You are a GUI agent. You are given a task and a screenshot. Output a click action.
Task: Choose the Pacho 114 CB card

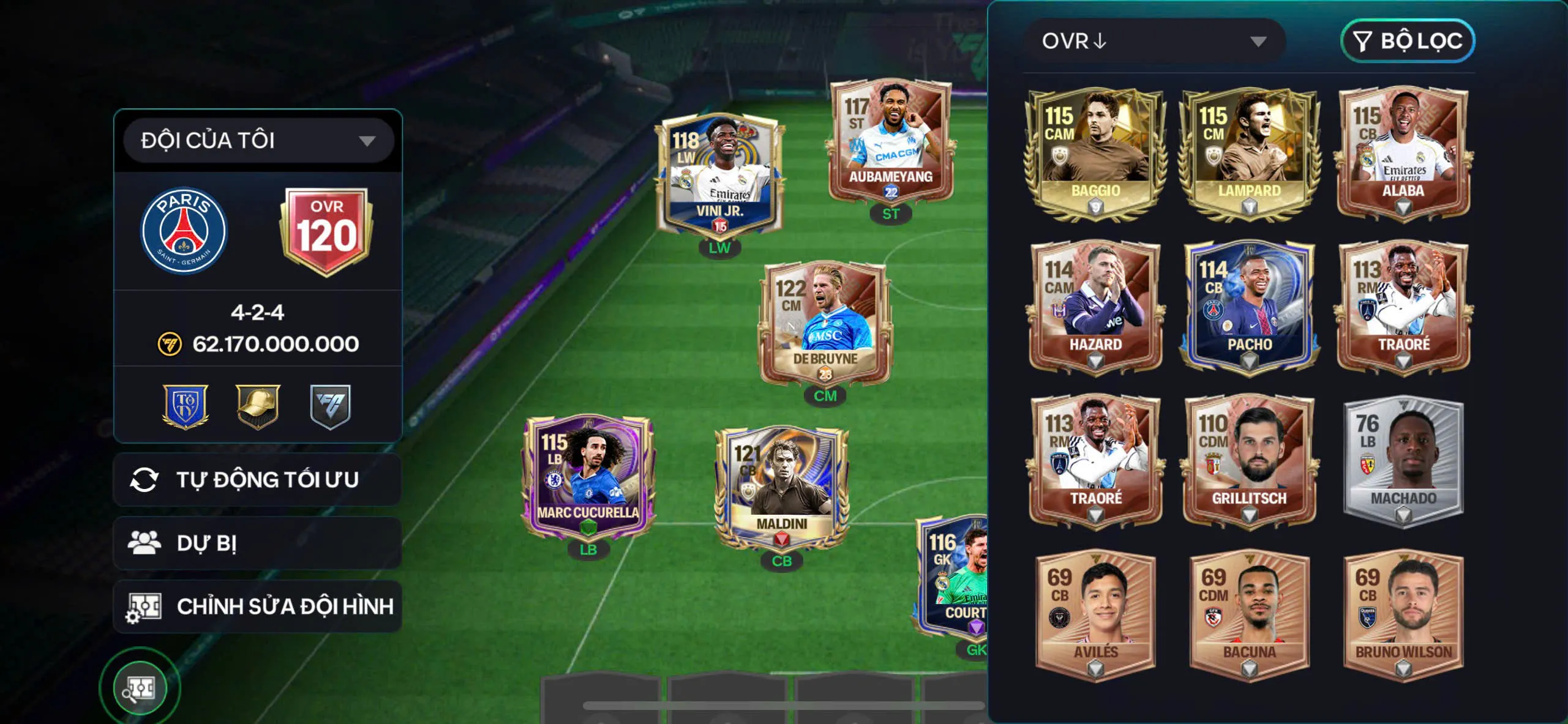tap(1249, 307)
